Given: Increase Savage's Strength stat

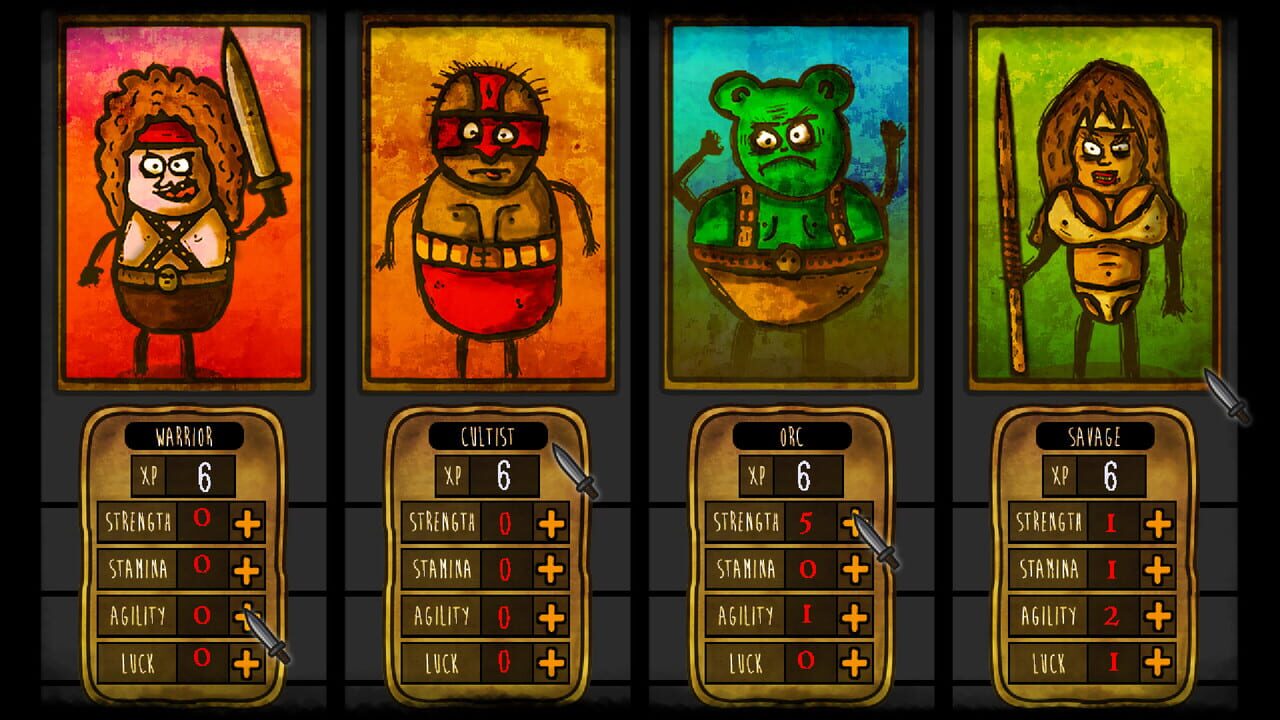Looking at the screenshot, I should click(1158, 521).
